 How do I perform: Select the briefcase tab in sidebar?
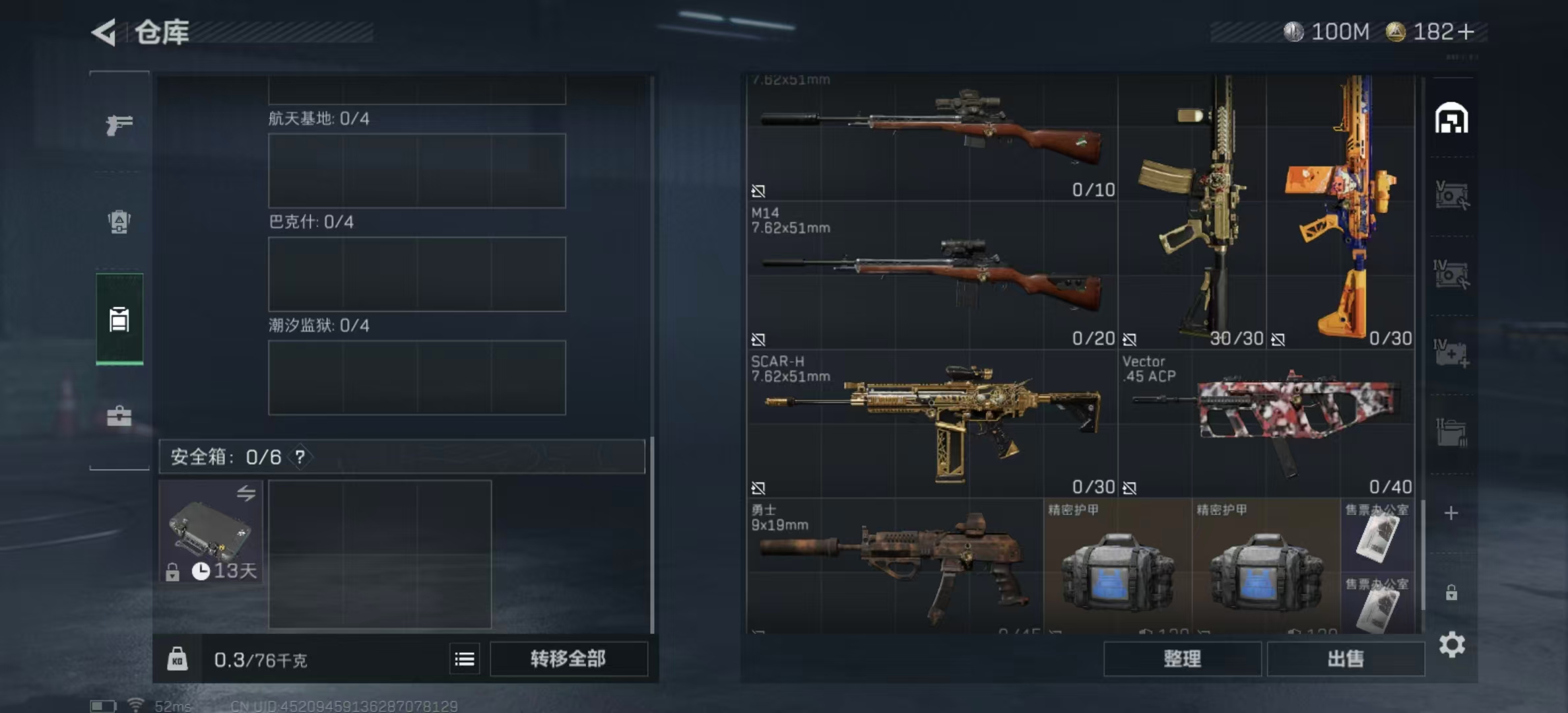[119, 416]
